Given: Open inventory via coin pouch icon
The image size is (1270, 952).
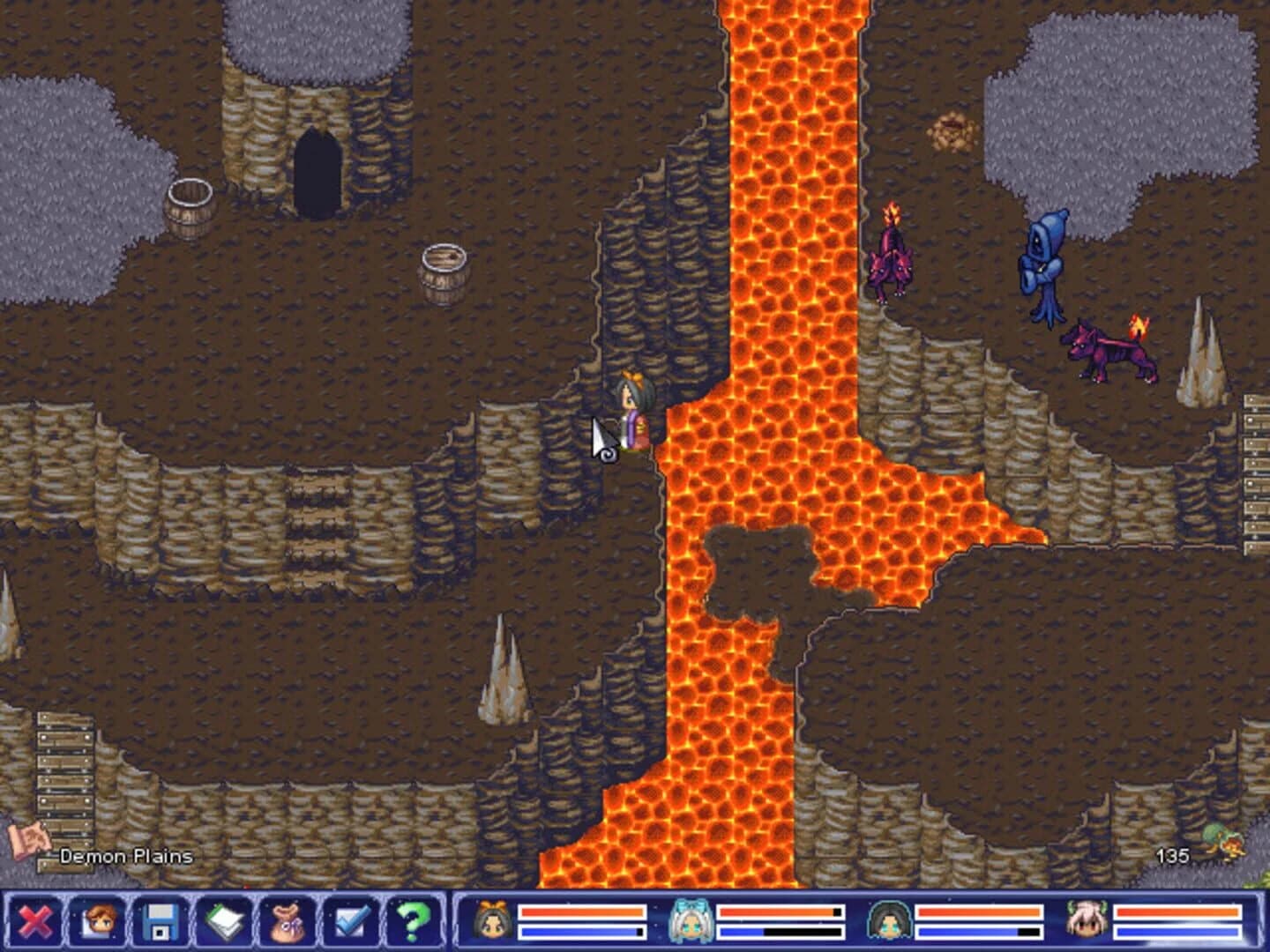Looking at the screenshot, I should [288, 922].
